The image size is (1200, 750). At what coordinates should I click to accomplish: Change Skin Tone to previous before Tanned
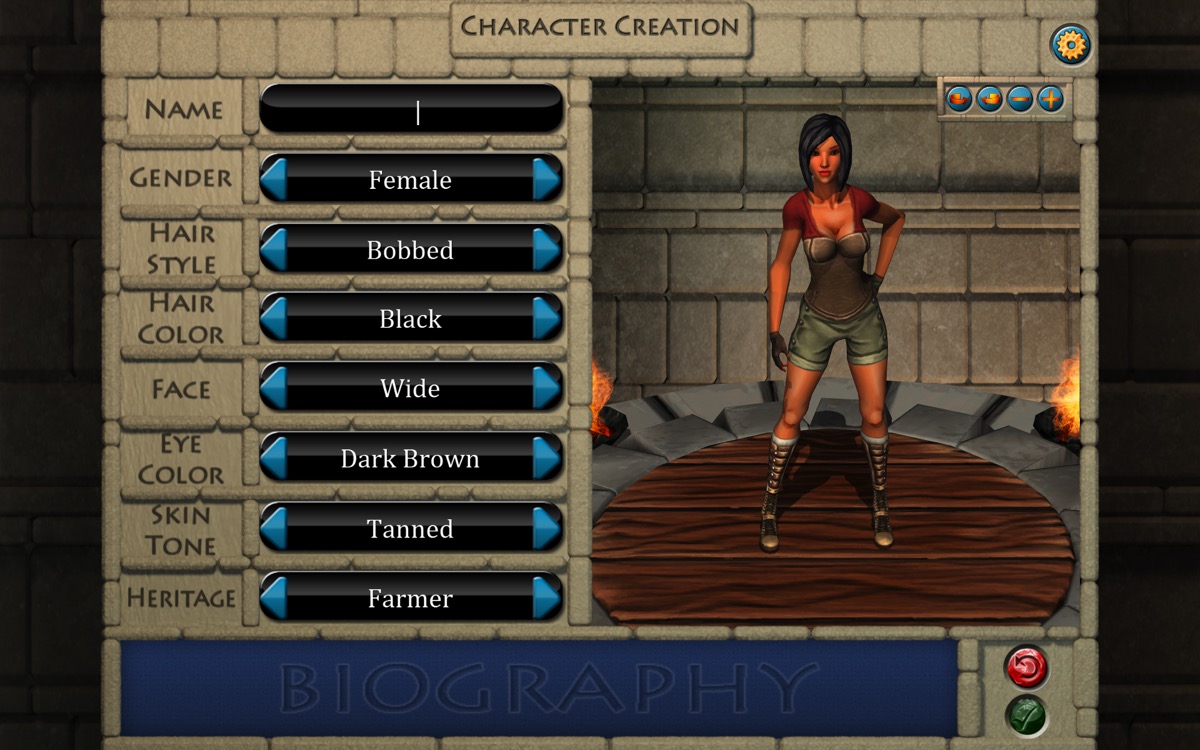point(275,528)
